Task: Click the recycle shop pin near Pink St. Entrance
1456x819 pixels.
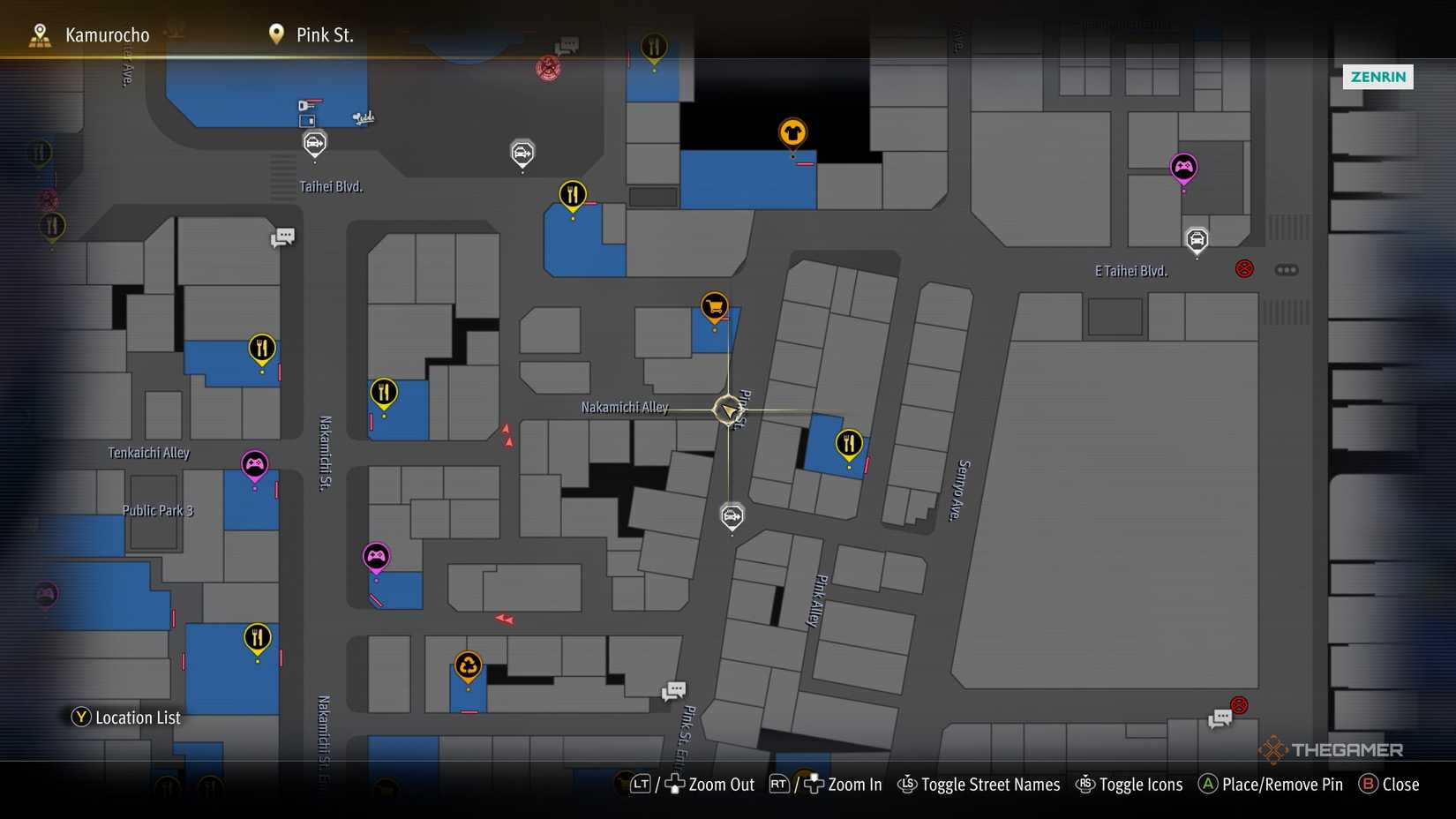Action: pos(467,665)
